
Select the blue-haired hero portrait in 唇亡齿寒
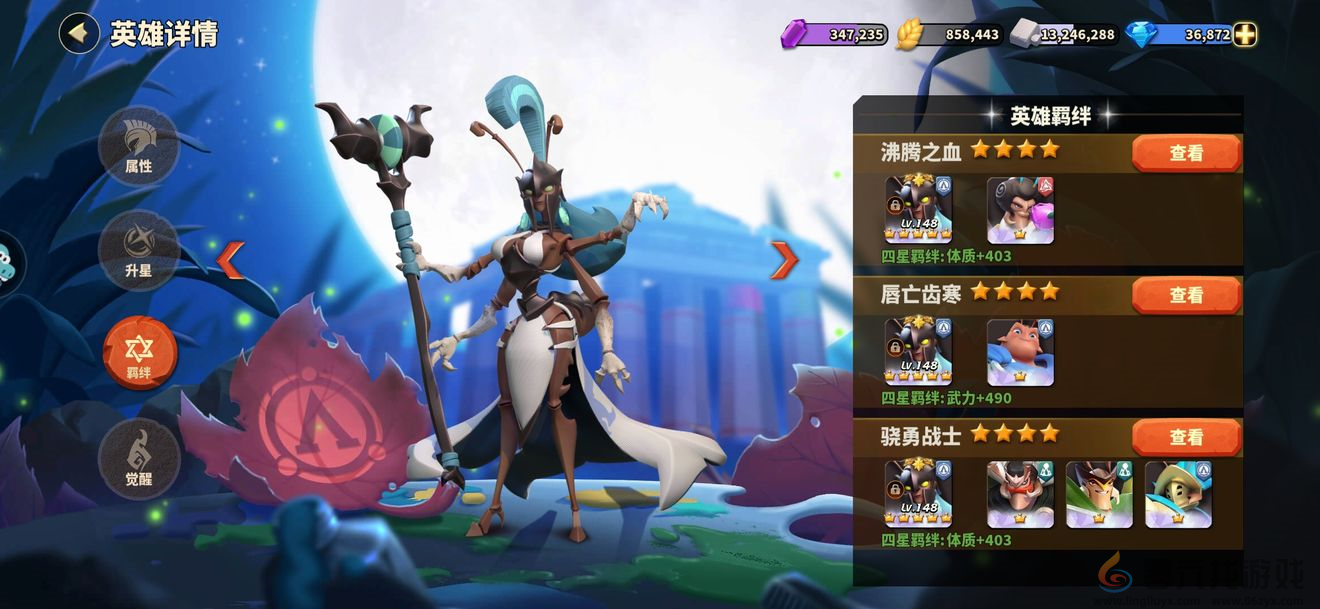(x=1020, y=352)
